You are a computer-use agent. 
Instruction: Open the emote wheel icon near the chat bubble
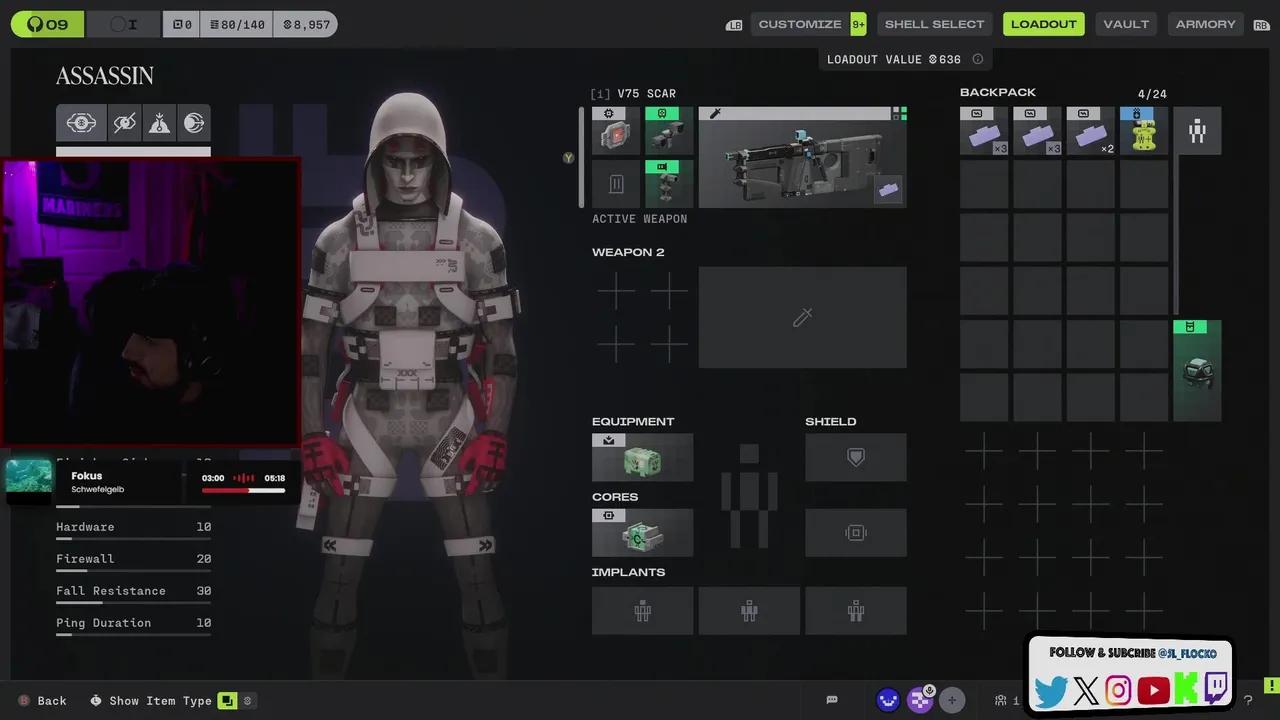888,700
